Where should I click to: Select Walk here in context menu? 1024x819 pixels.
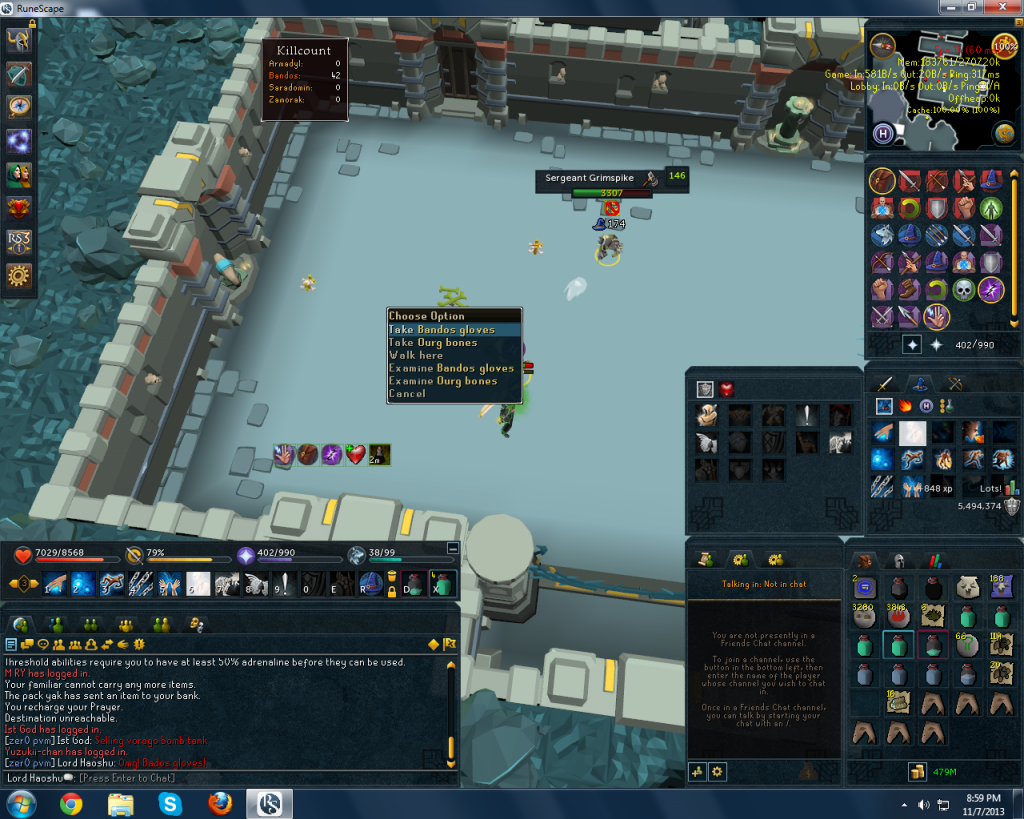(x=415, y=355)
